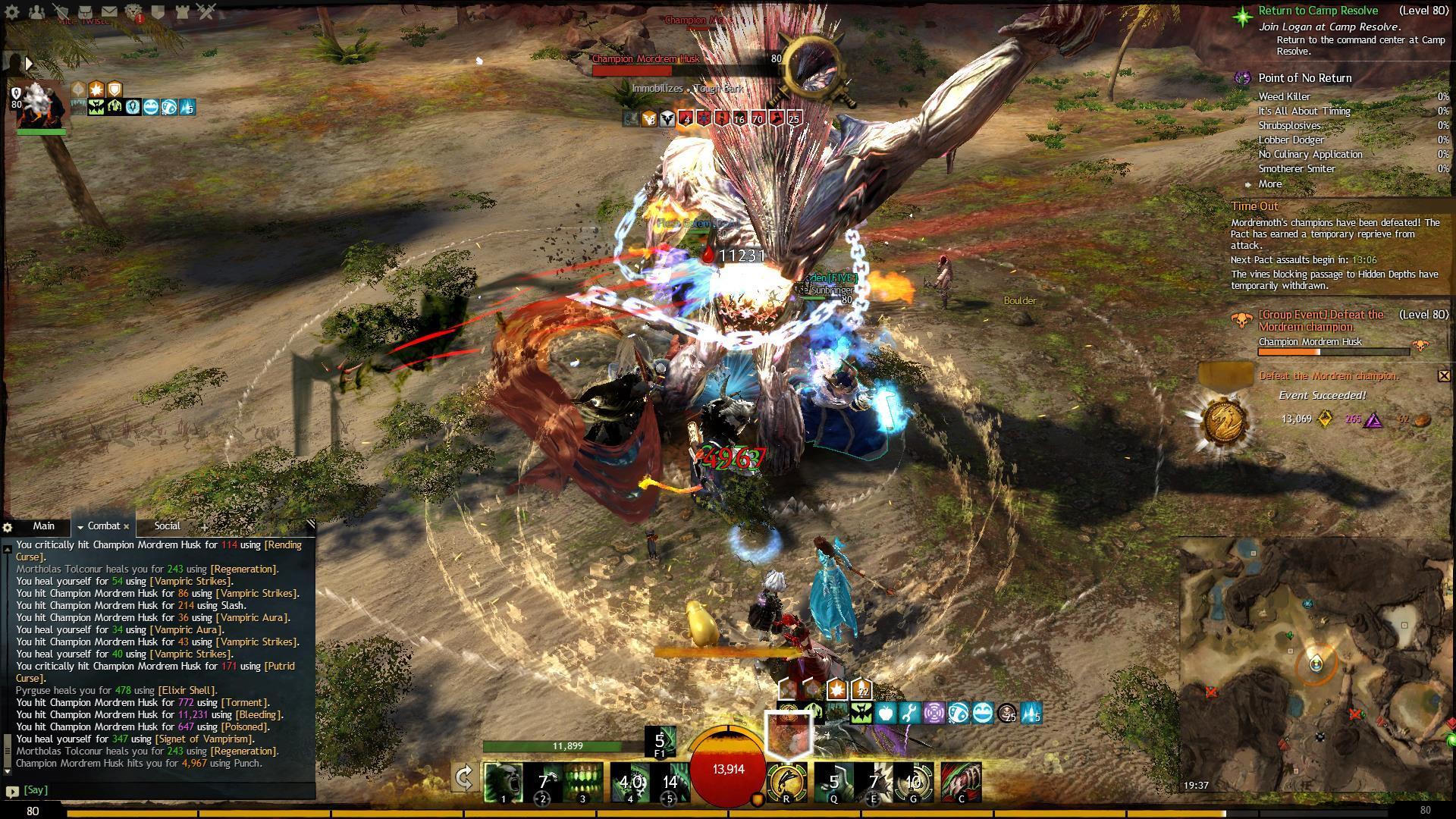Open the mail envelope icon

tap(109, 12)
